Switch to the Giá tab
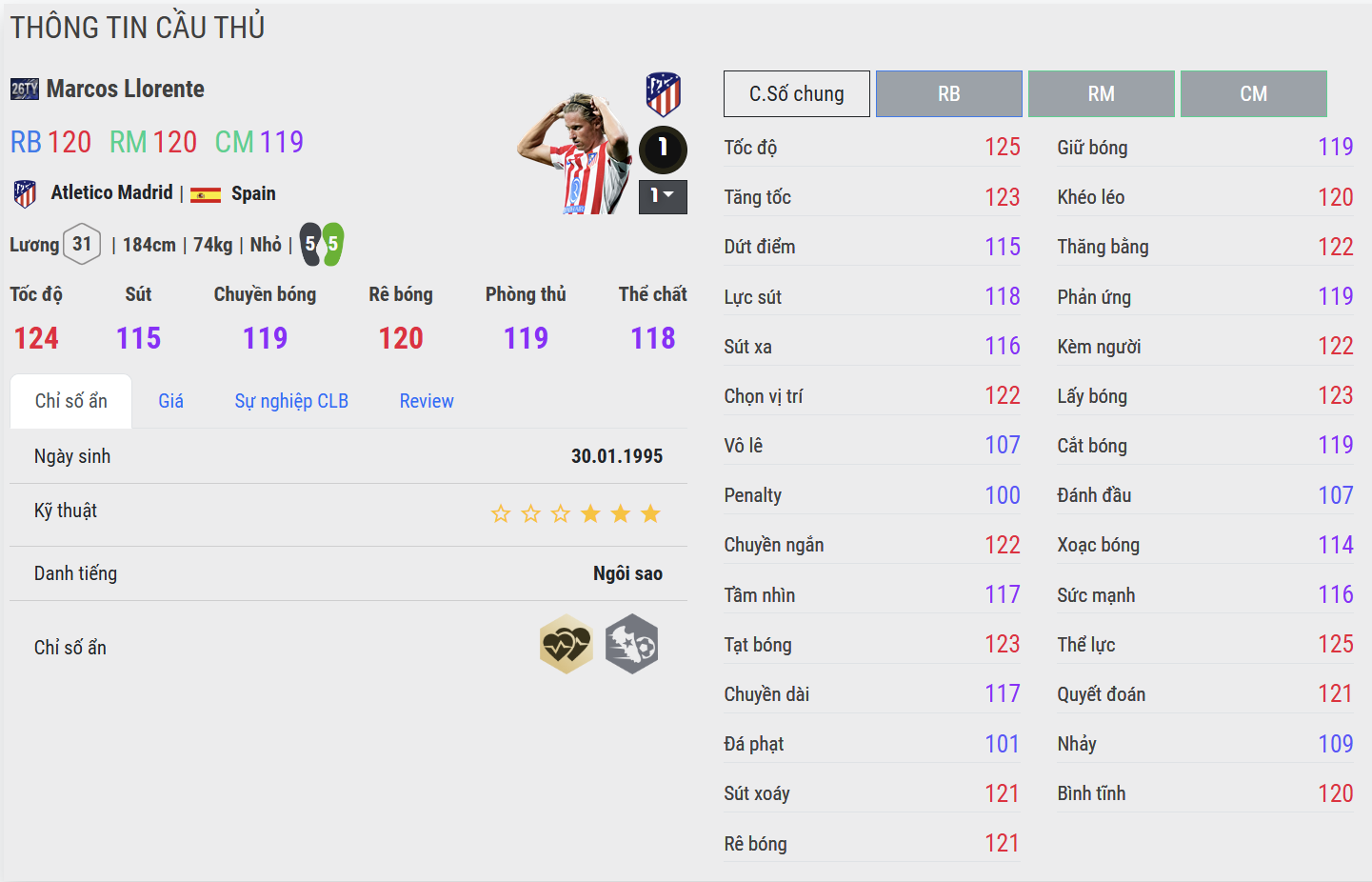The width and height of the screenshot is (1372, 882). (x=171, y=401)
